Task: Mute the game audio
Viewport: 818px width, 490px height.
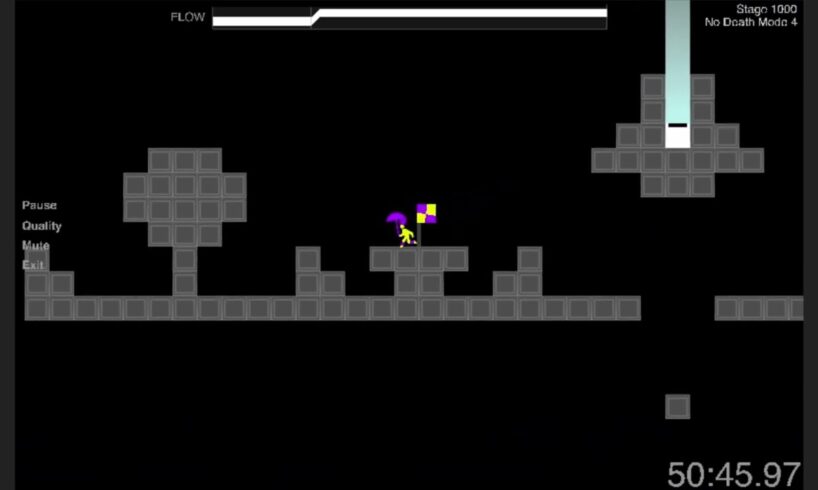Action: pos(35,245)
